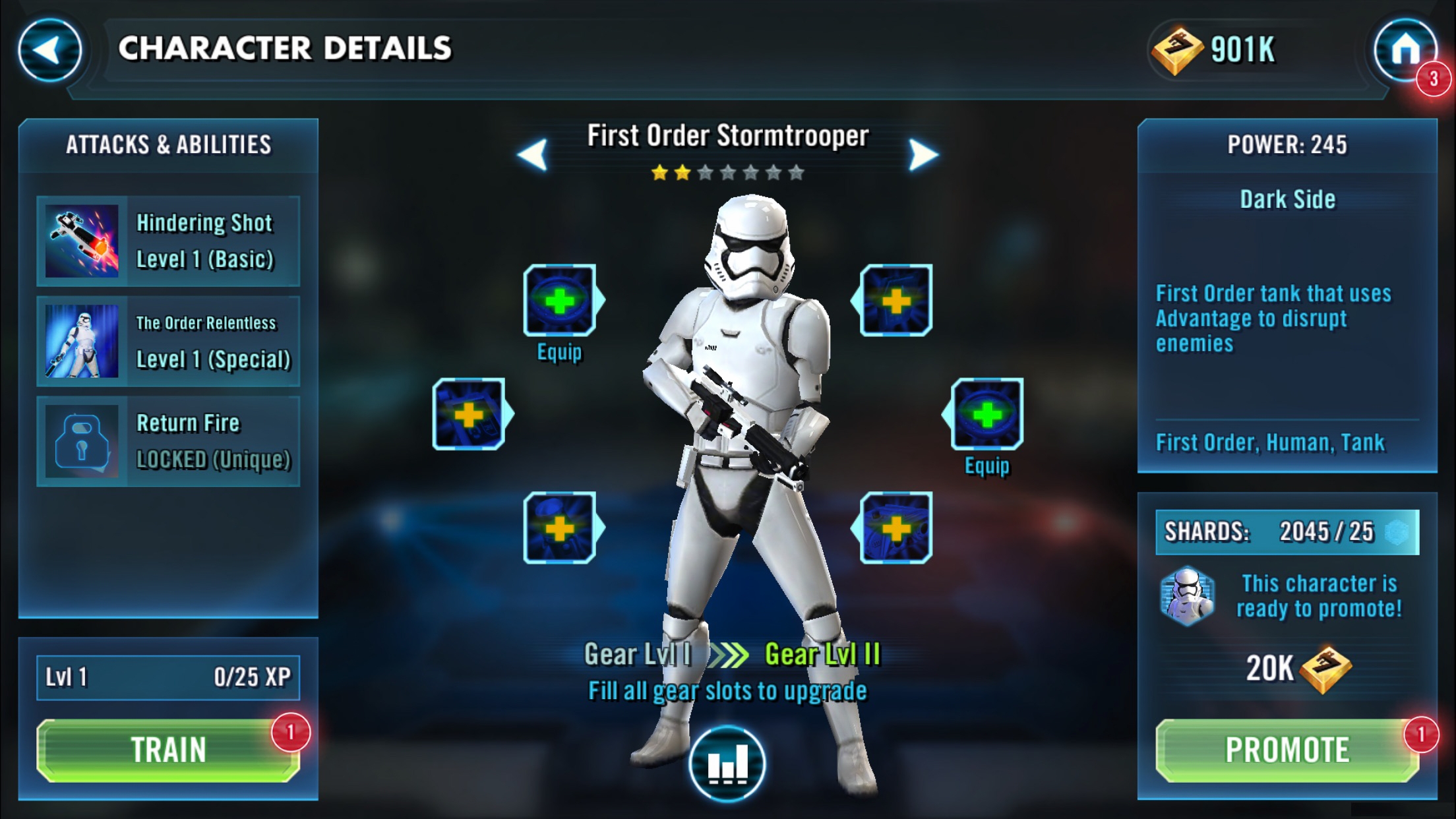Go back using the arrow button

point(49,50)
